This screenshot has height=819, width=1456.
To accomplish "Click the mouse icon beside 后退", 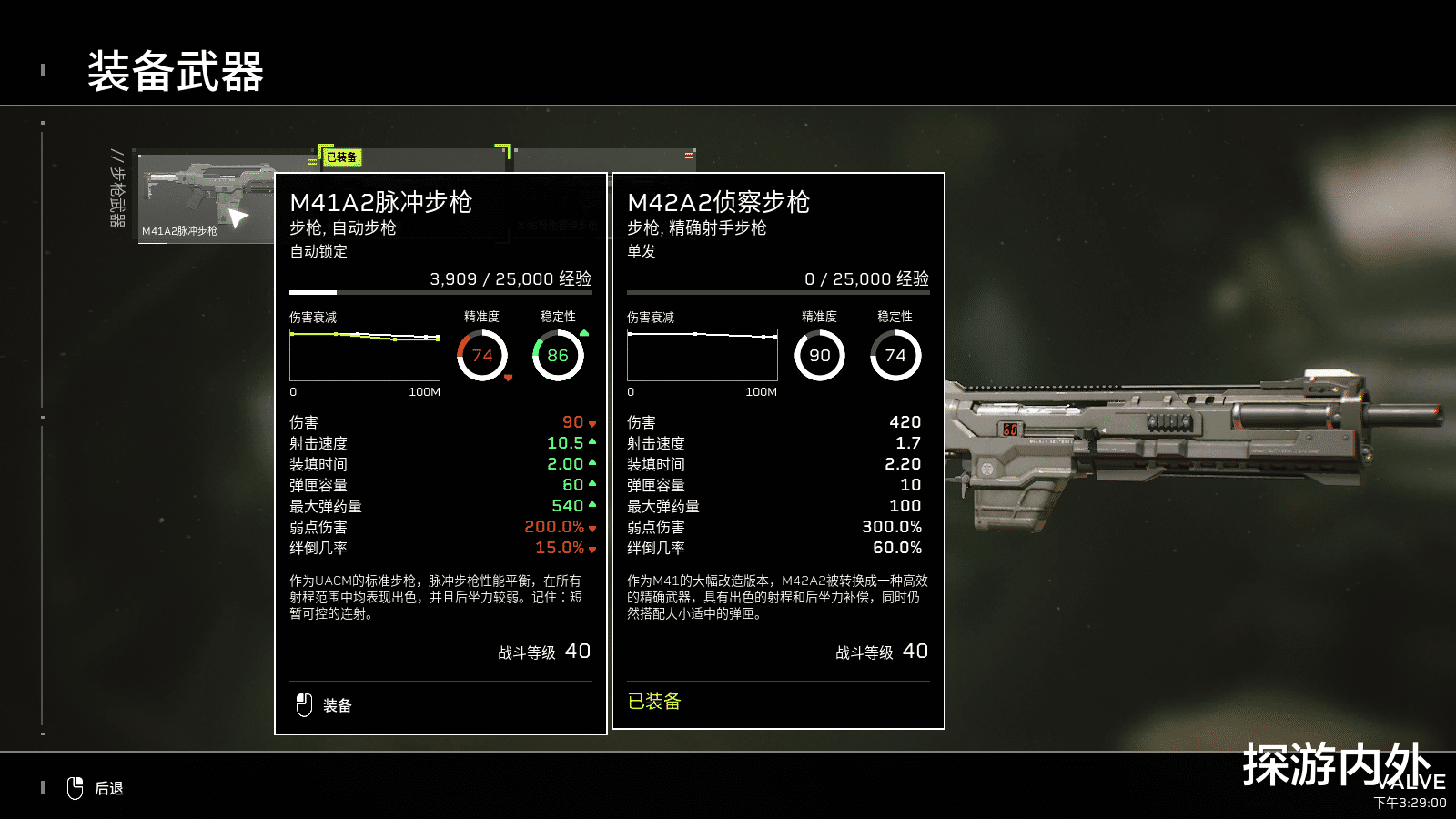I will 76,788.
